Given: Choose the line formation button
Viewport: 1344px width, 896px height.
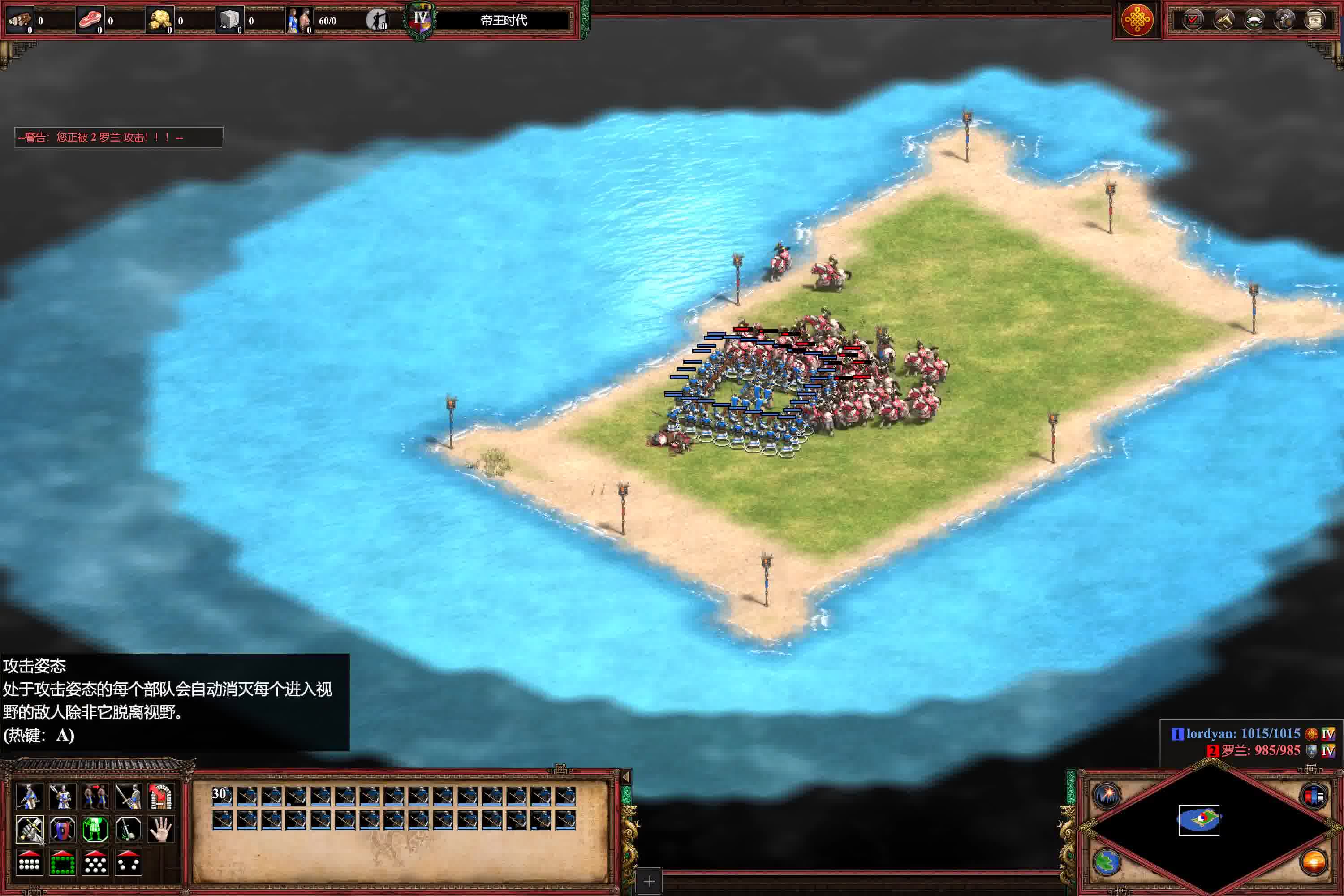Looking at the screenshot, I should tap(29, 862).
